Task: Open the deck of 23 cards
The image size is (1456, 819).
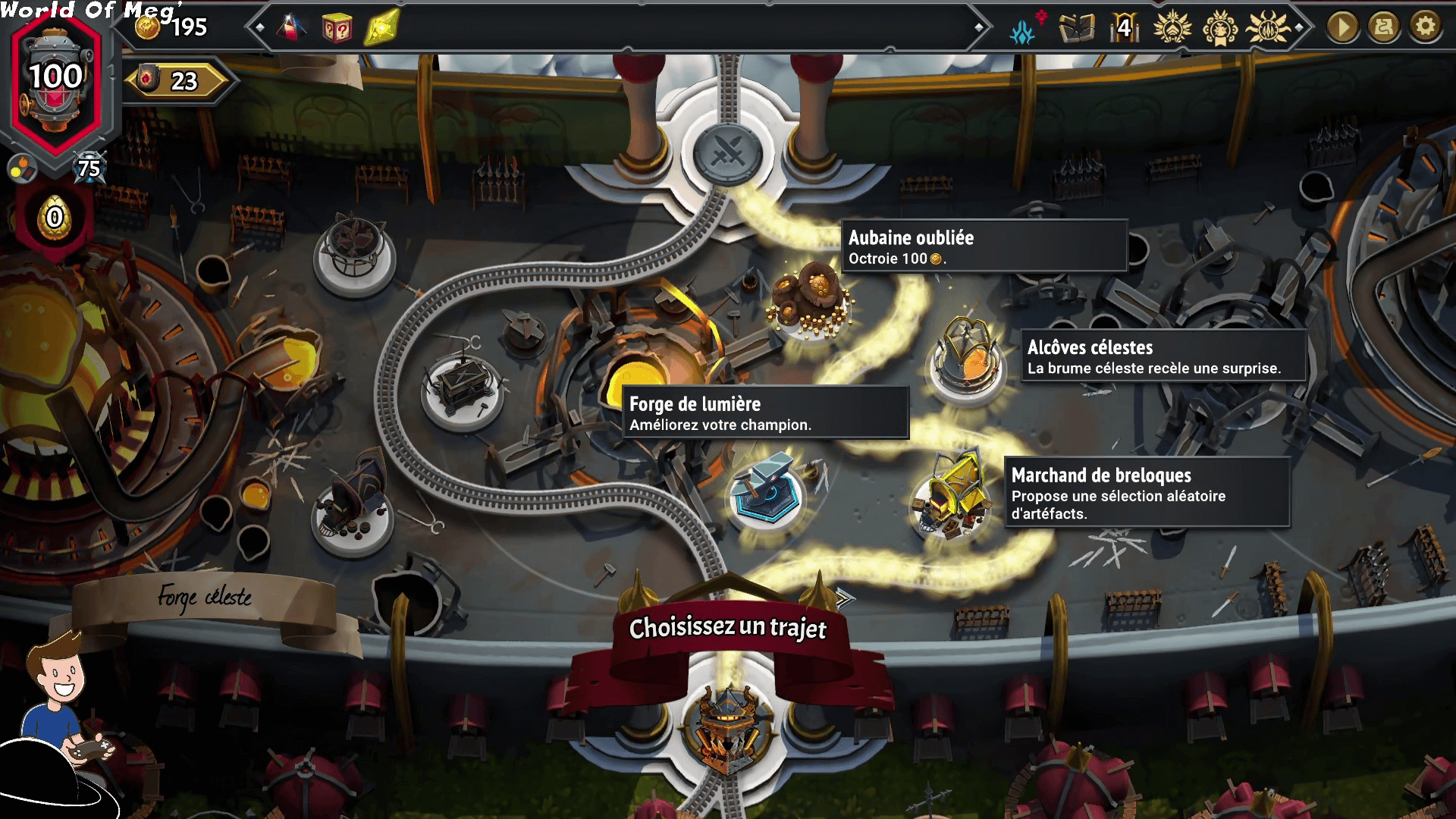Action: [176, 80]
